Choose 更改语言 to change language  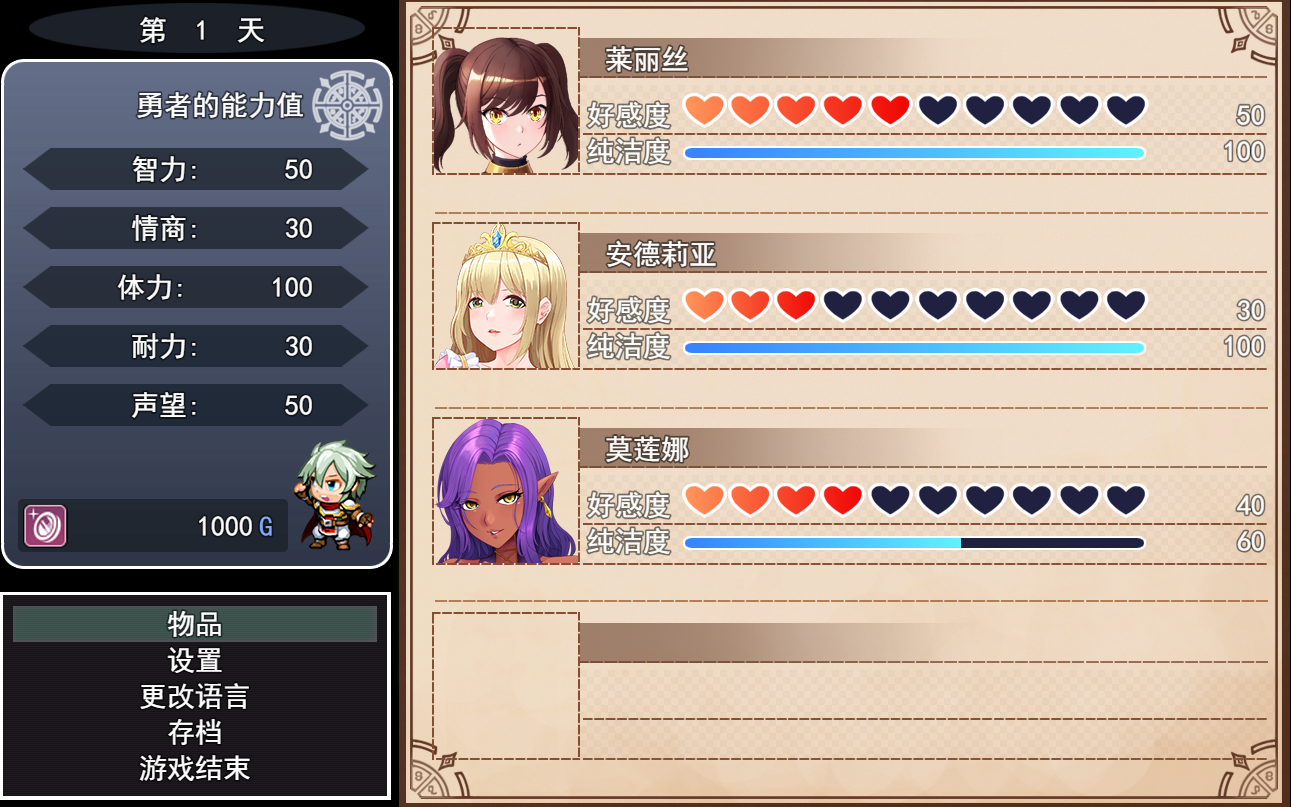(195, 696)
